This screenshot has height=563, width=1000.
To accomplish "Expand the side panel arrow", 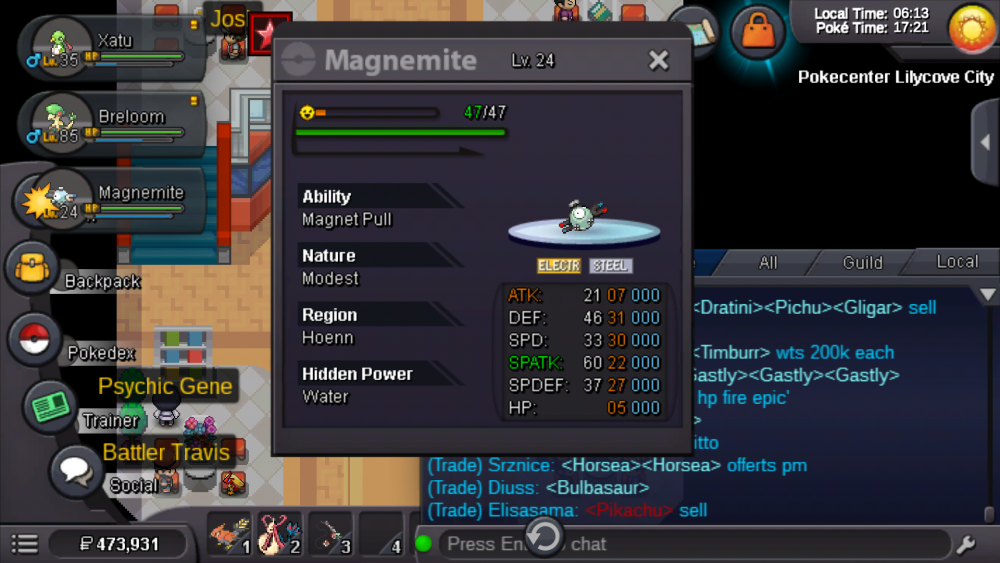I will coord(986,142).
